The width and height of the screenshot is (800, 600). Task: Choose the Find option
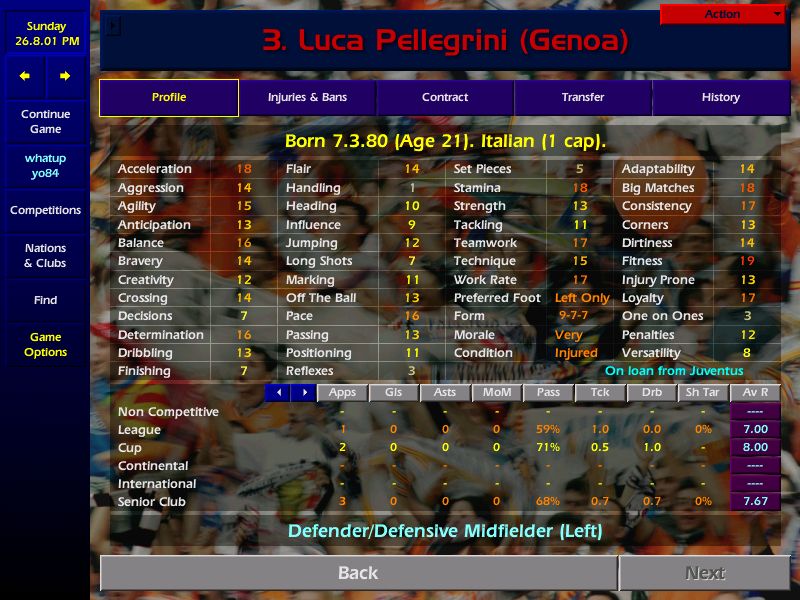(45, 300)
